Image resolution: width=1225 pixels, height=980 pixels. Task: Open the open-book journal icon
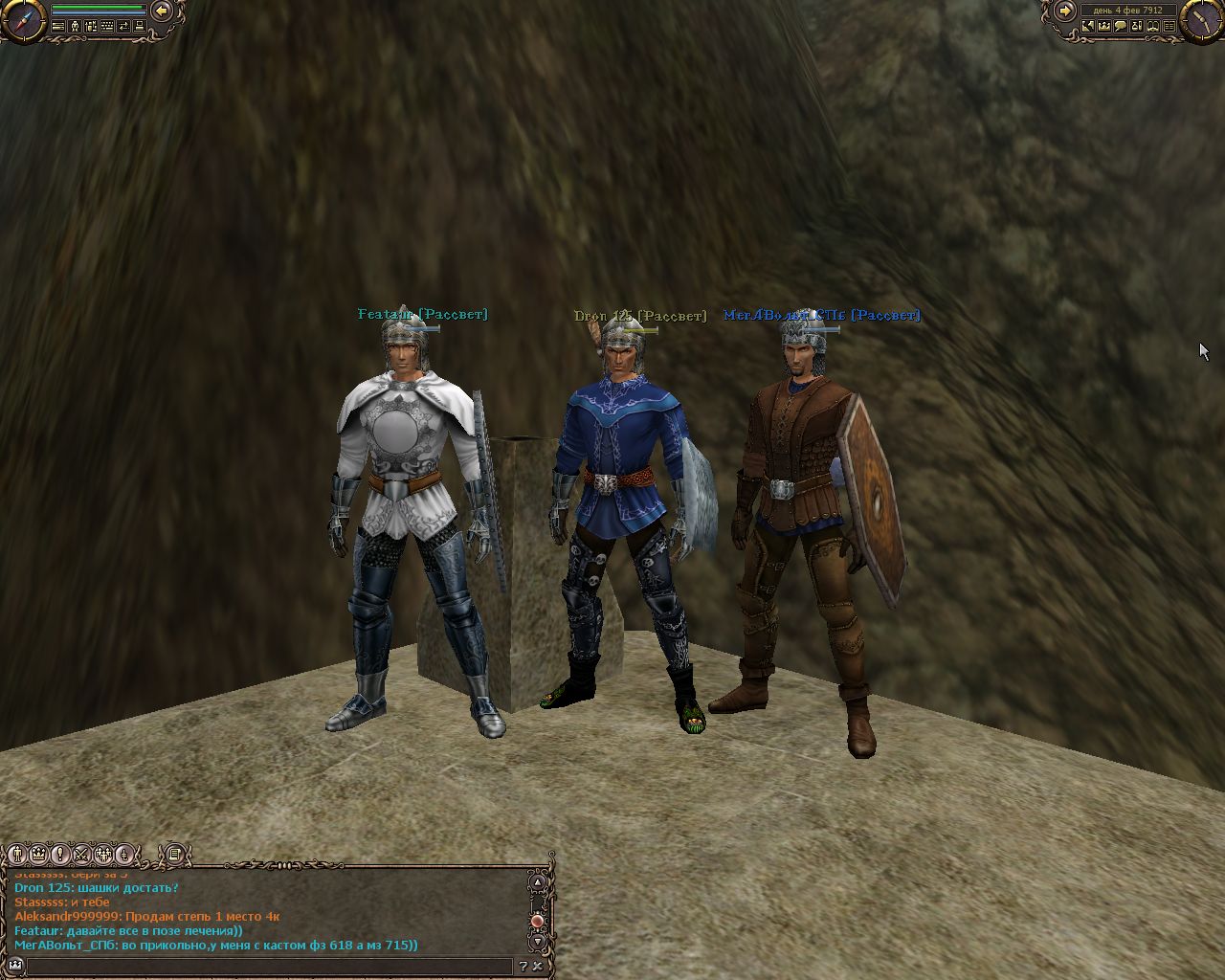[x=1153, y=27]
